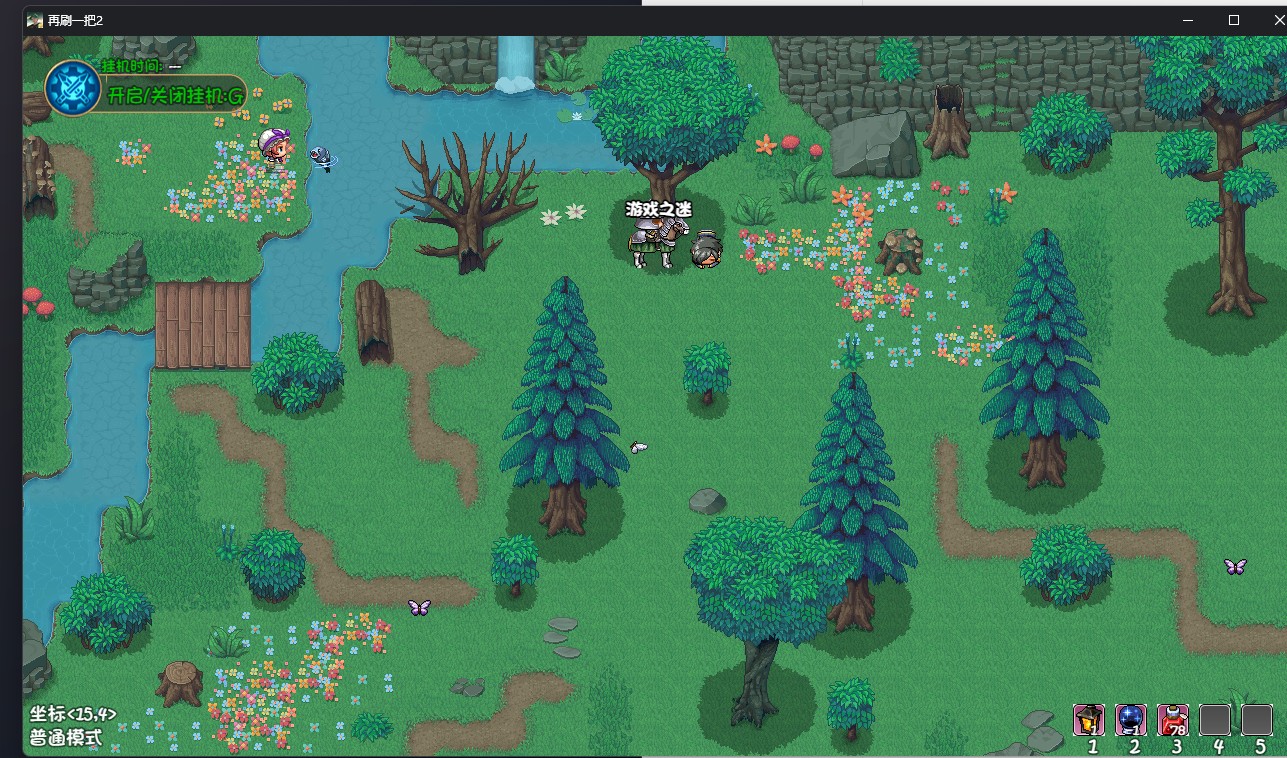This screenshot has height=758, width=1287.
Task: Activate the blue crystal ball item
Action: click(1131, 719)
